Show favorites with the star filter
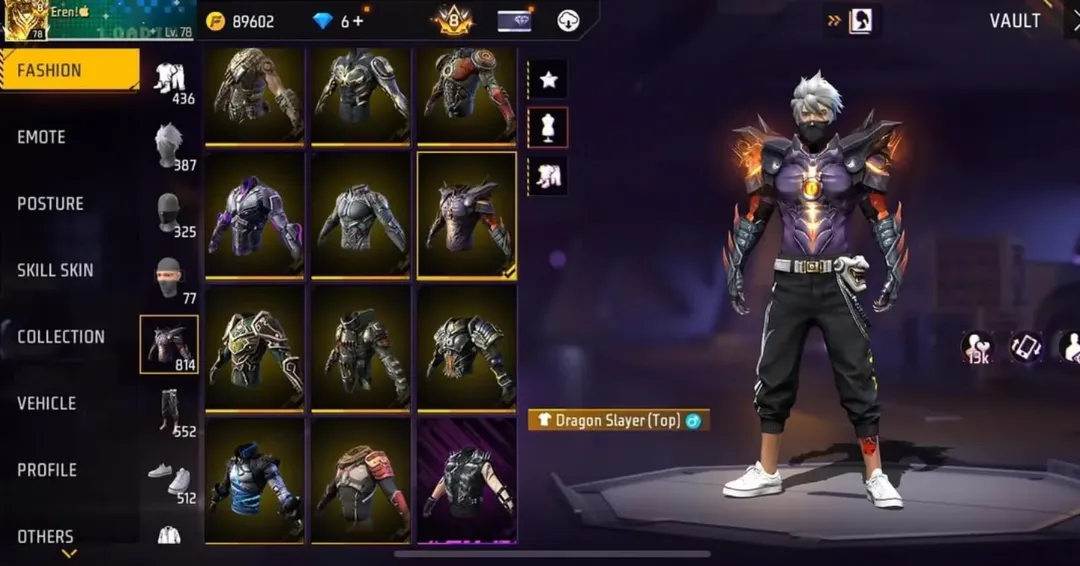Viewport: 1080px width, 566px height. 548,80
